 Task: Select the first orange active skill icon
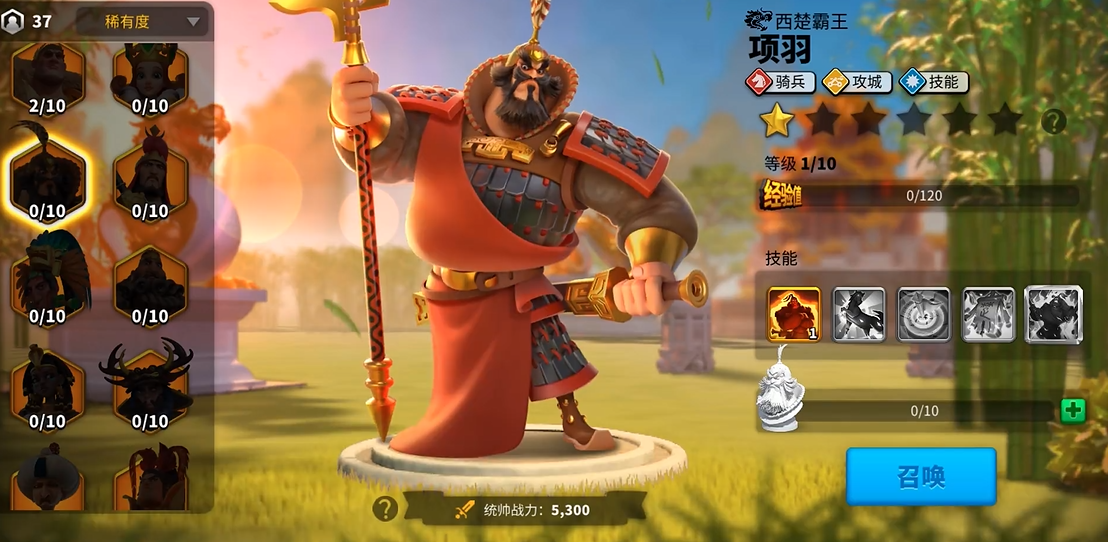tap(794, 315)
